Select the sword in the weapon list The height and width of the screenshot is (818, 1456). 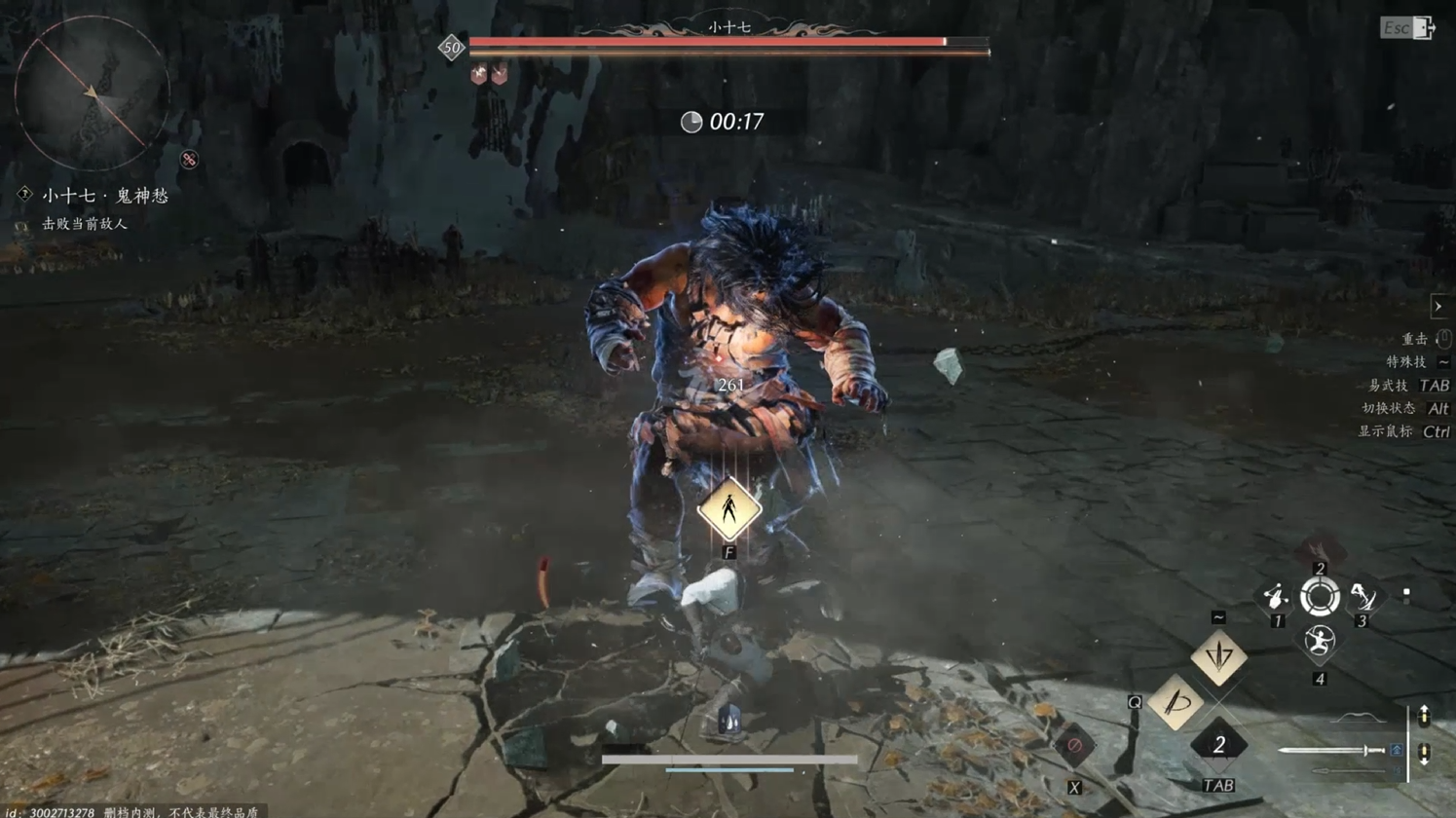coord(1331,751)
